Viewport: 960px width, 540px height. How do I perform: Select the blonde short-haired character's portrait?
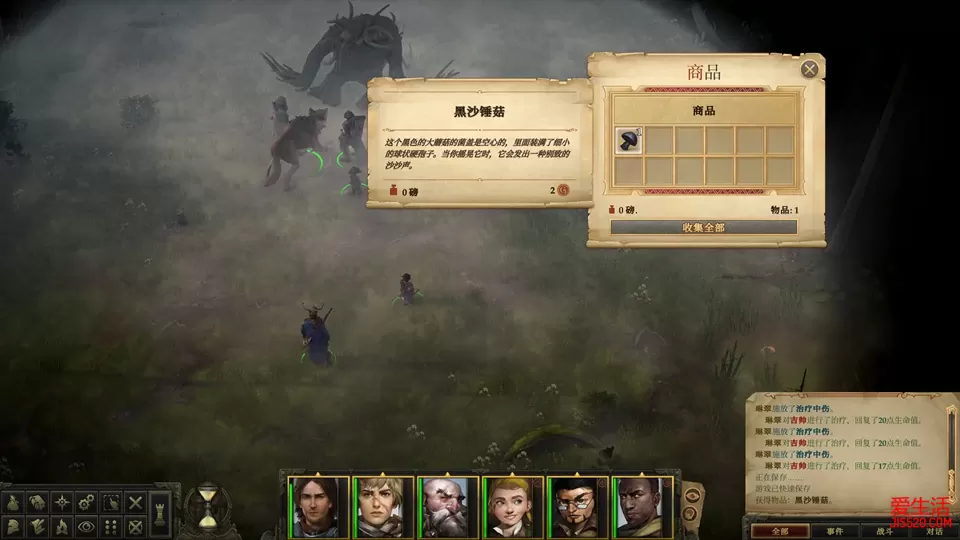(x=383, y=507)
